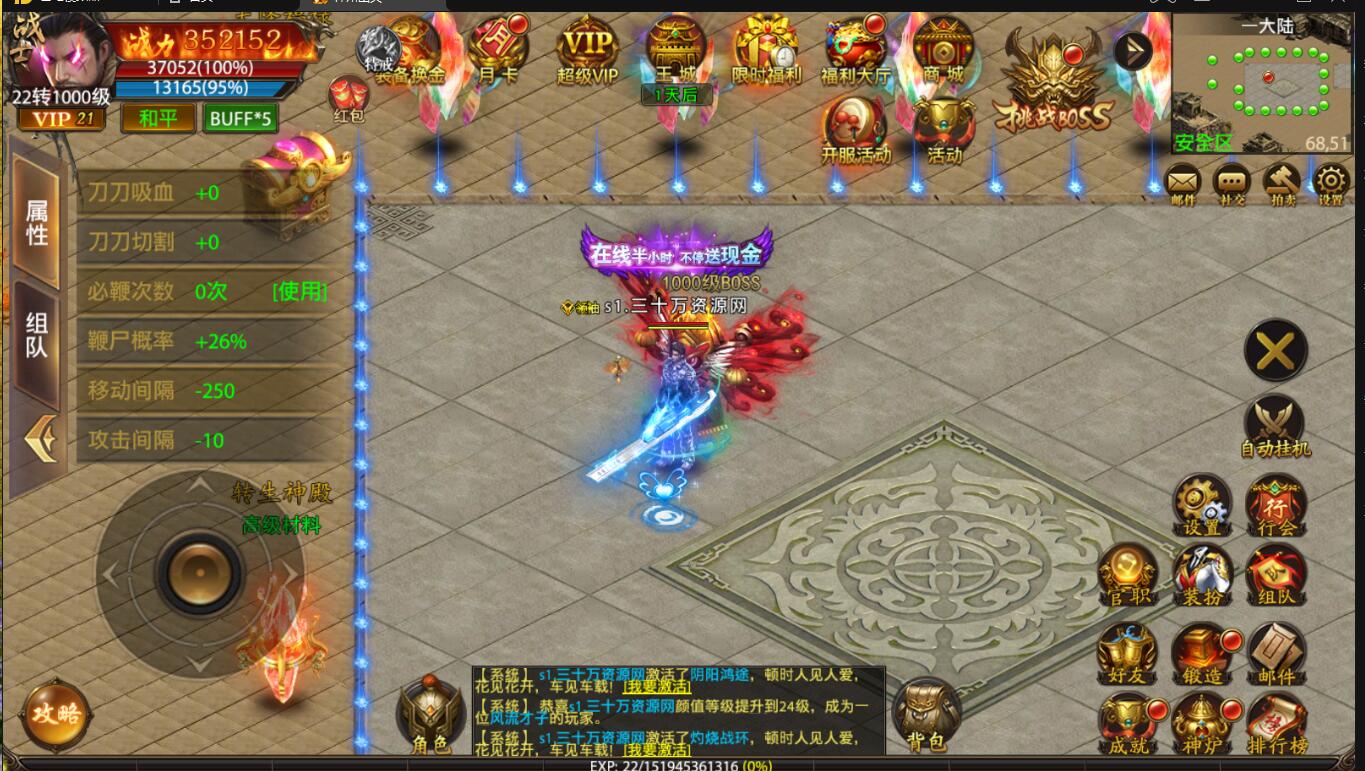Enable 自动挂机 auto-farming mode
The height and width of the screenshot is (771, 1365).
tap(1275, 420)
